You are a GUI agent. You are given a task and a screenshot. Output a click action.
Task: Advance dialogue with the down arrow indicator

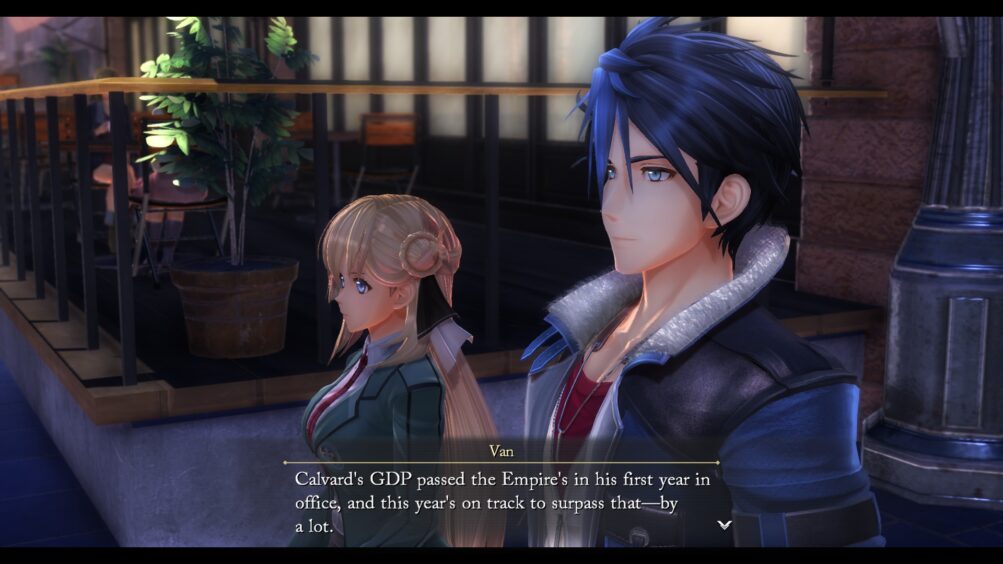click(x=724, y=524)
